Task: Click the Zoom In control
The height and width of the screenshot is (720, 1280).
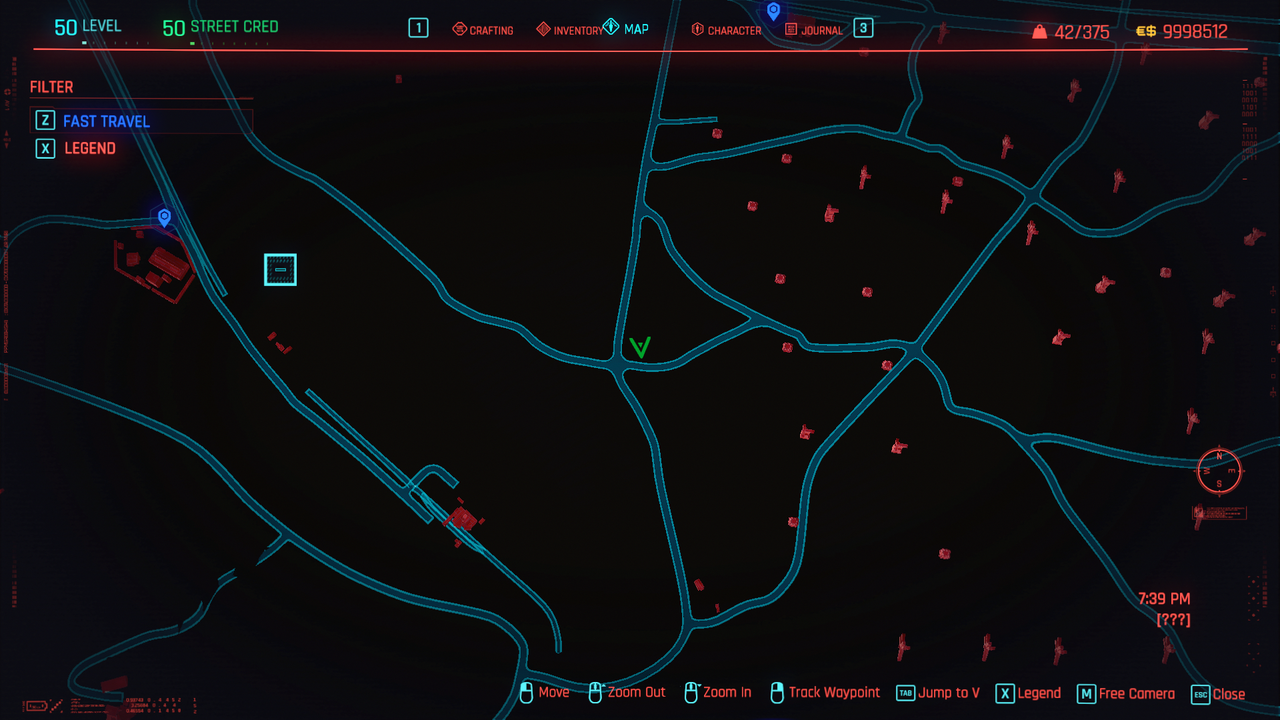Action: 718,692
